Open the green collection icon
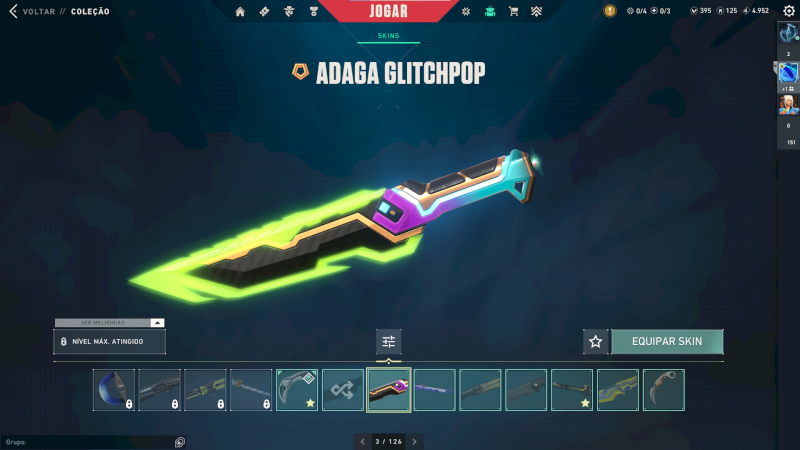The height and width of the screenshot is (450, 800). coord(490,12)
